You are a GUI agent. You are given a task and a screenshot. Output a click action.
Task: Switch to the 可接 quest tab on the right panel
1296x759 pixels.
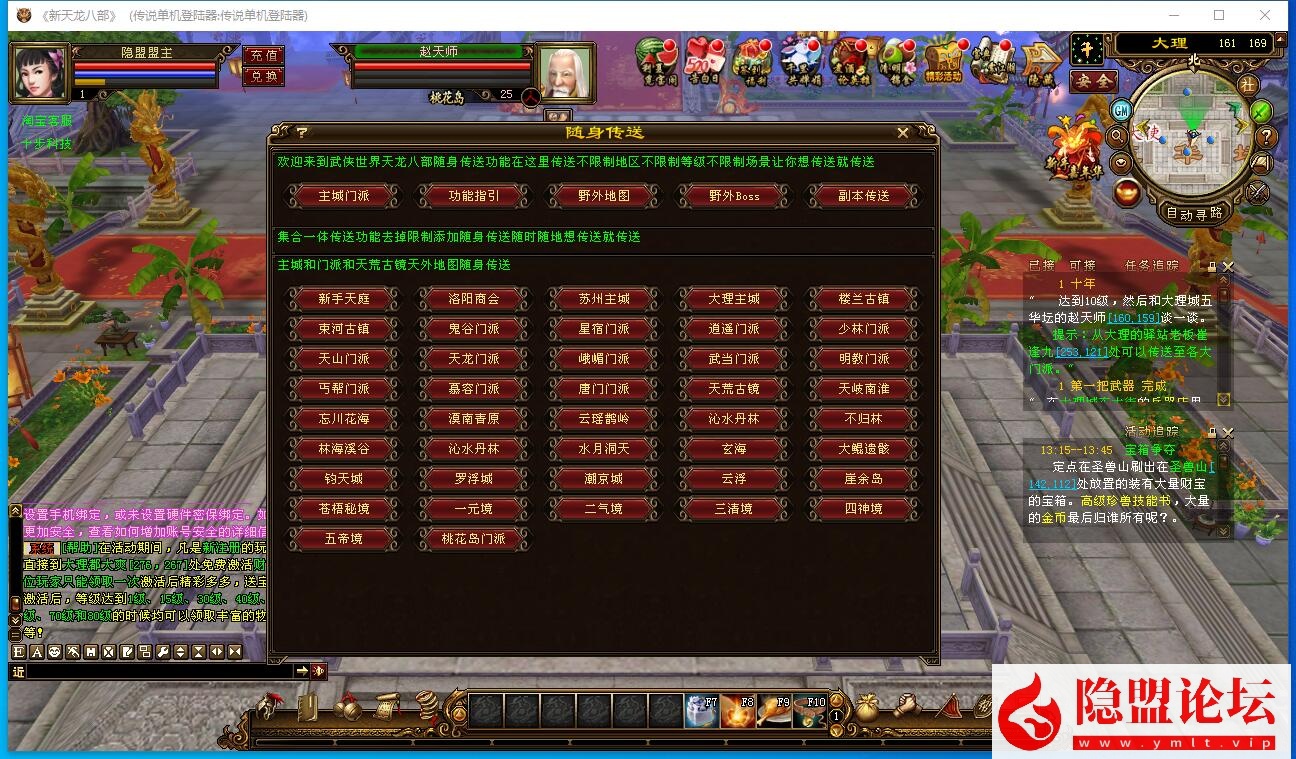pyautogui.click(x=1085, y=266)
